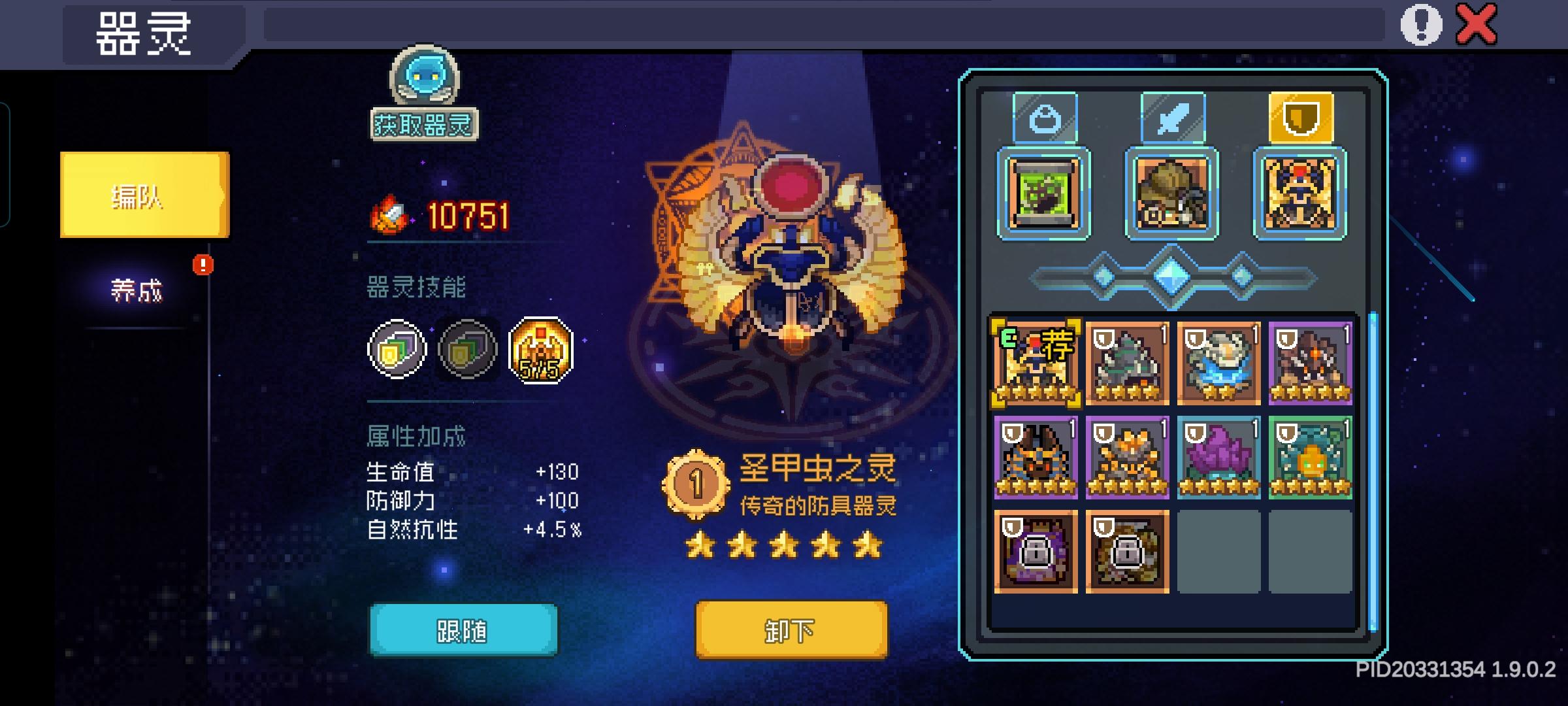Image resolution: width=1568 pixels, height=706 pixels.
Task: Open the help question mark icon
Action: point(1420,26)
